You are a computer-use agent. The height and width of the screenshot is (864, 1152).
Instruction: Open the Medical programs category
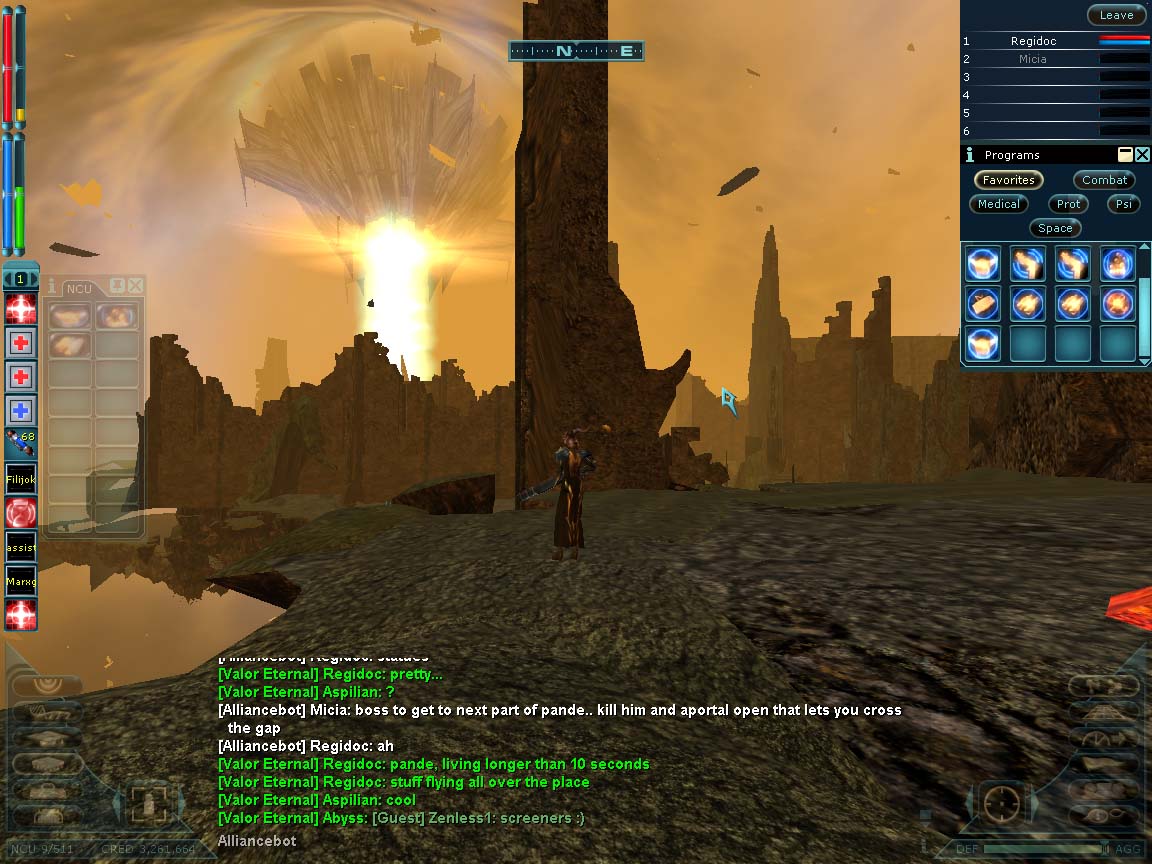tap(998, 204)
